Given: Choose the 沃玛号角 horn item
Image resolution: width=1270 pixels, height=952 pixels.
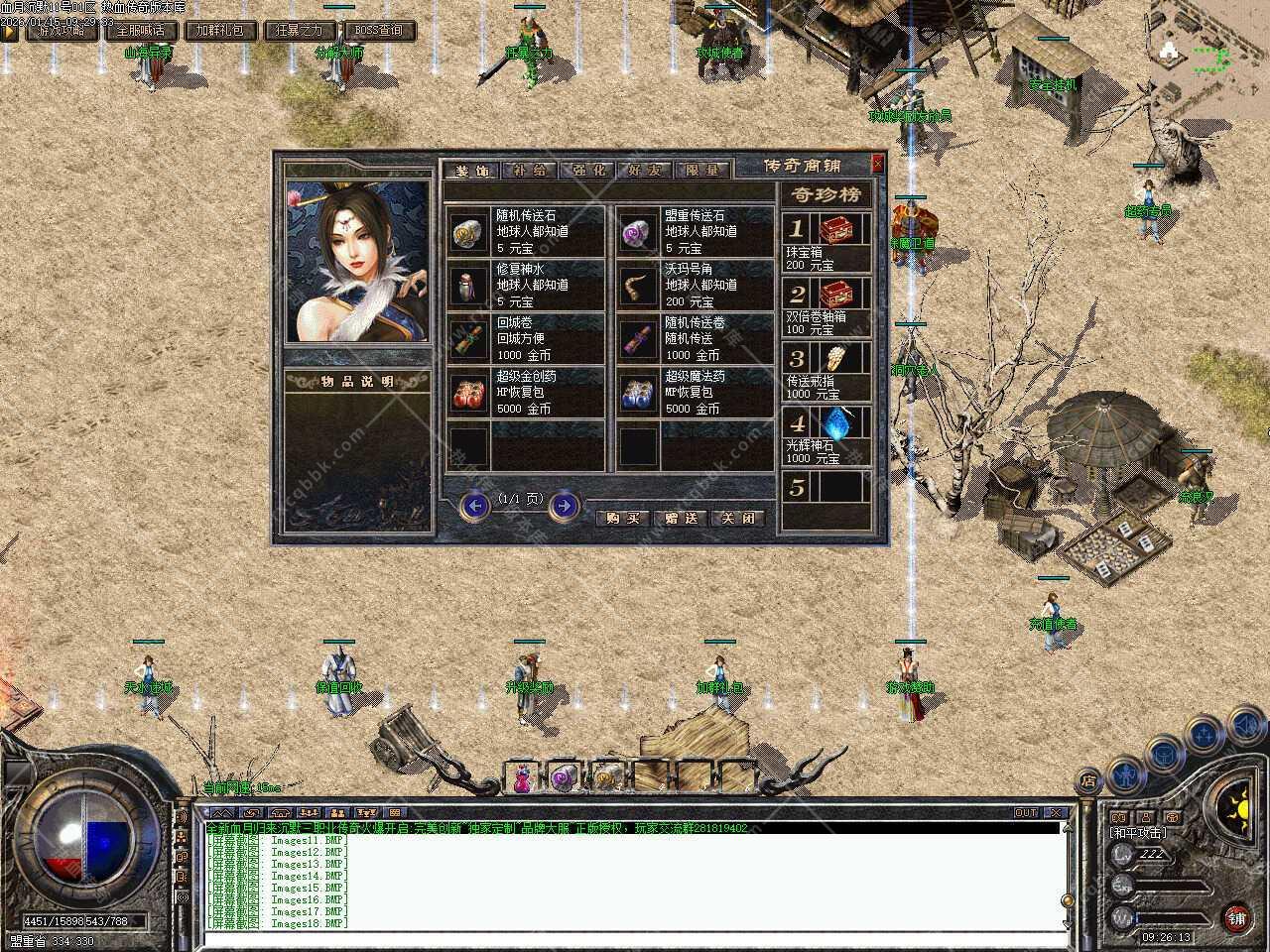Looking at the screenshot, I should [x=694, y=286].
